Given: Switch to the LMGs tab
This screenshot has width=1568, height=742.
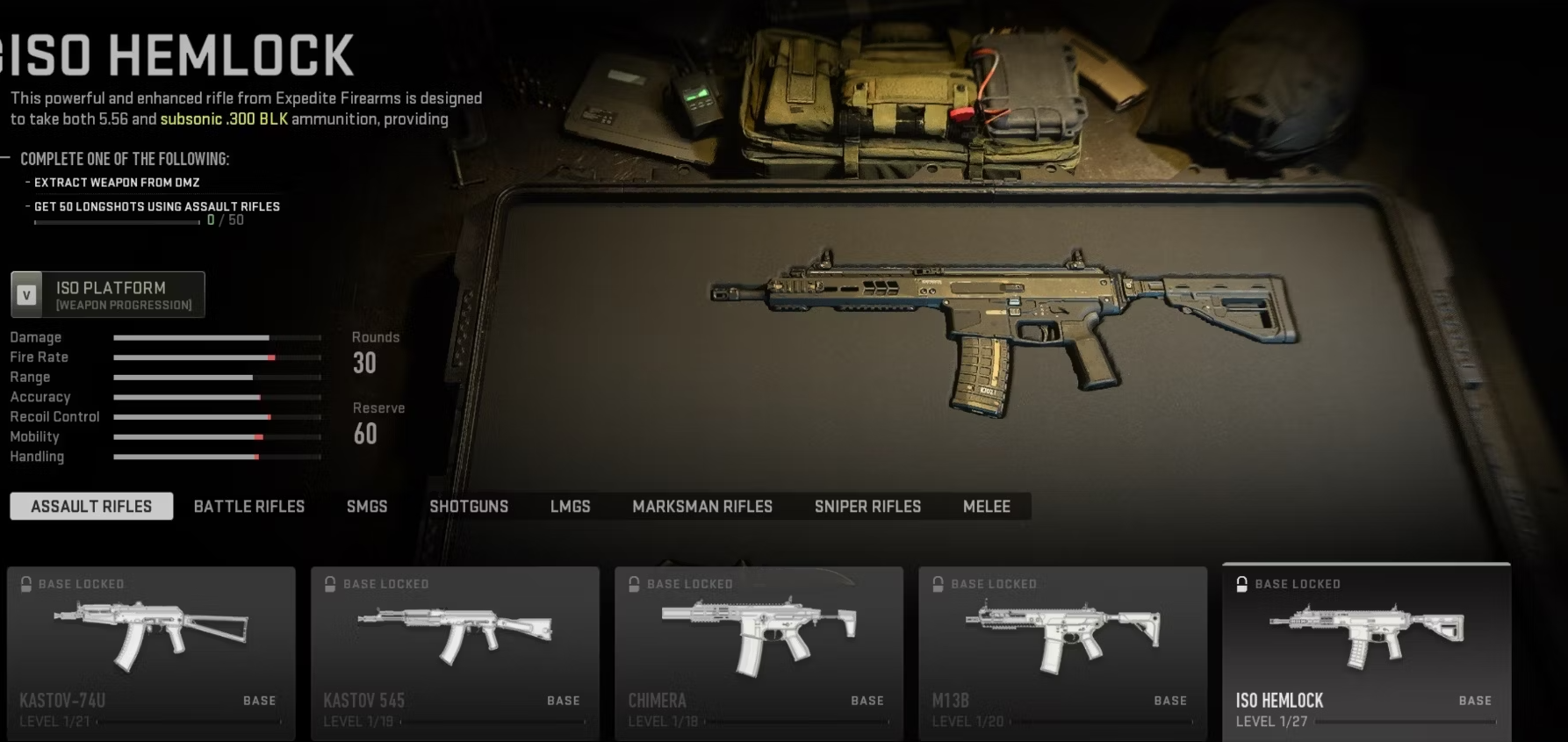Looking at the screenshot, I should click(570, 507).
